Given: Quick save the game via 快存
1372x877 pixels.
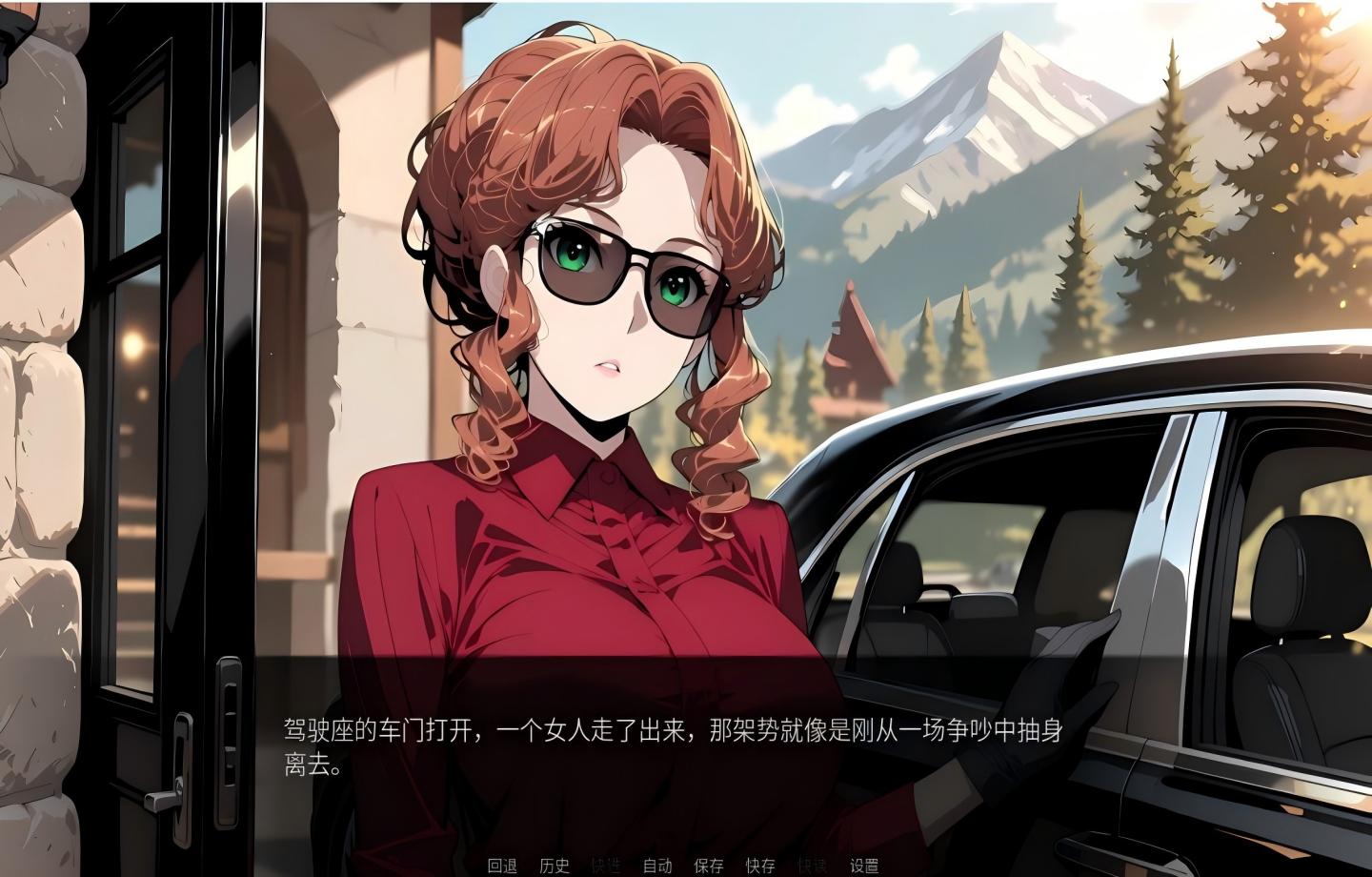Looking at the screenshot, I should click(759, 867).
